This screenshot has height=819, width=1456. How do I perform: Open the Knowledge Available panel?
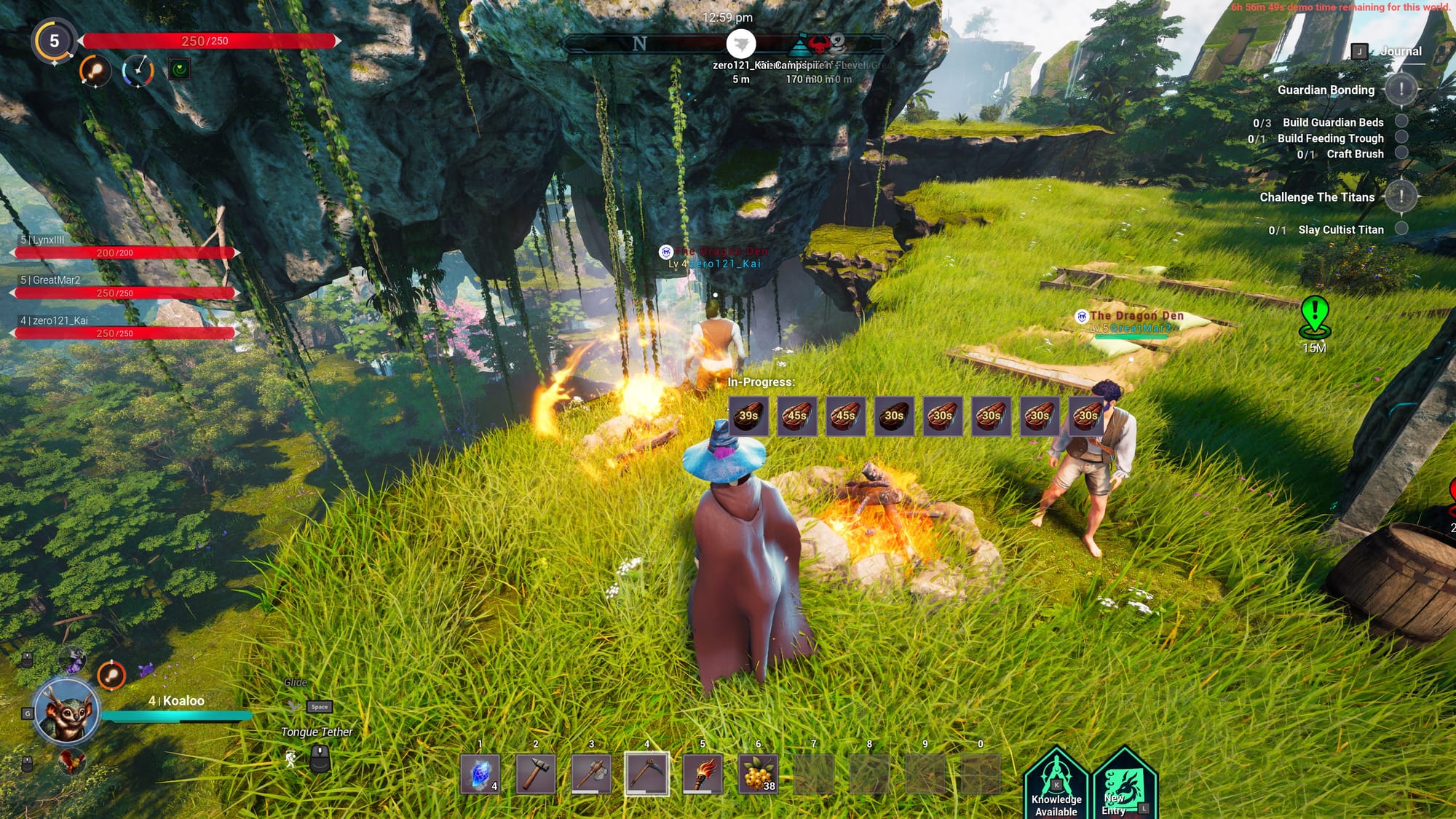click(1056, 786)
